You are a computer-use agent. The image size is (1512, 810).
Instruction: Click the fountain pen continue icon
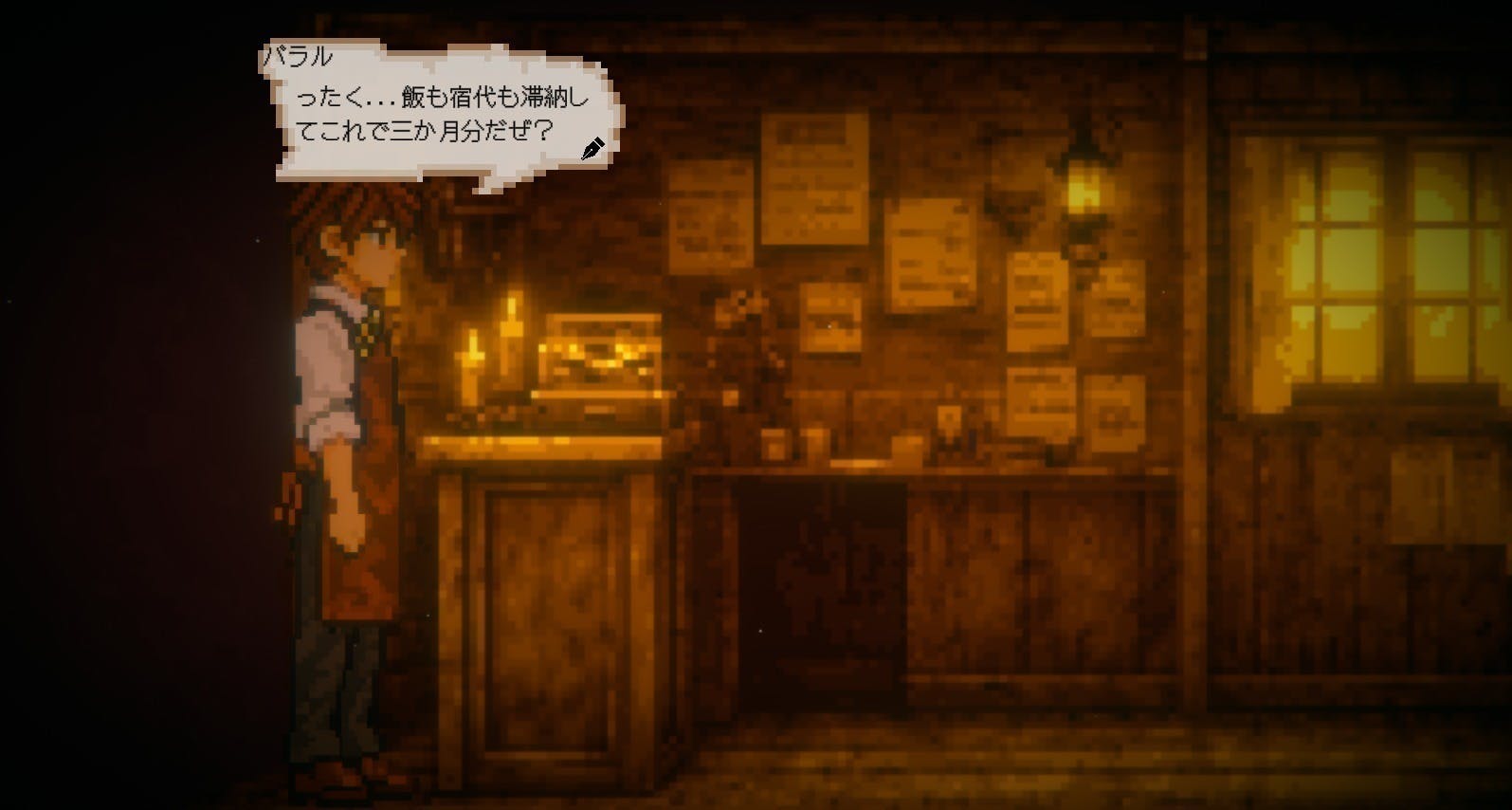tap(595, 147)
